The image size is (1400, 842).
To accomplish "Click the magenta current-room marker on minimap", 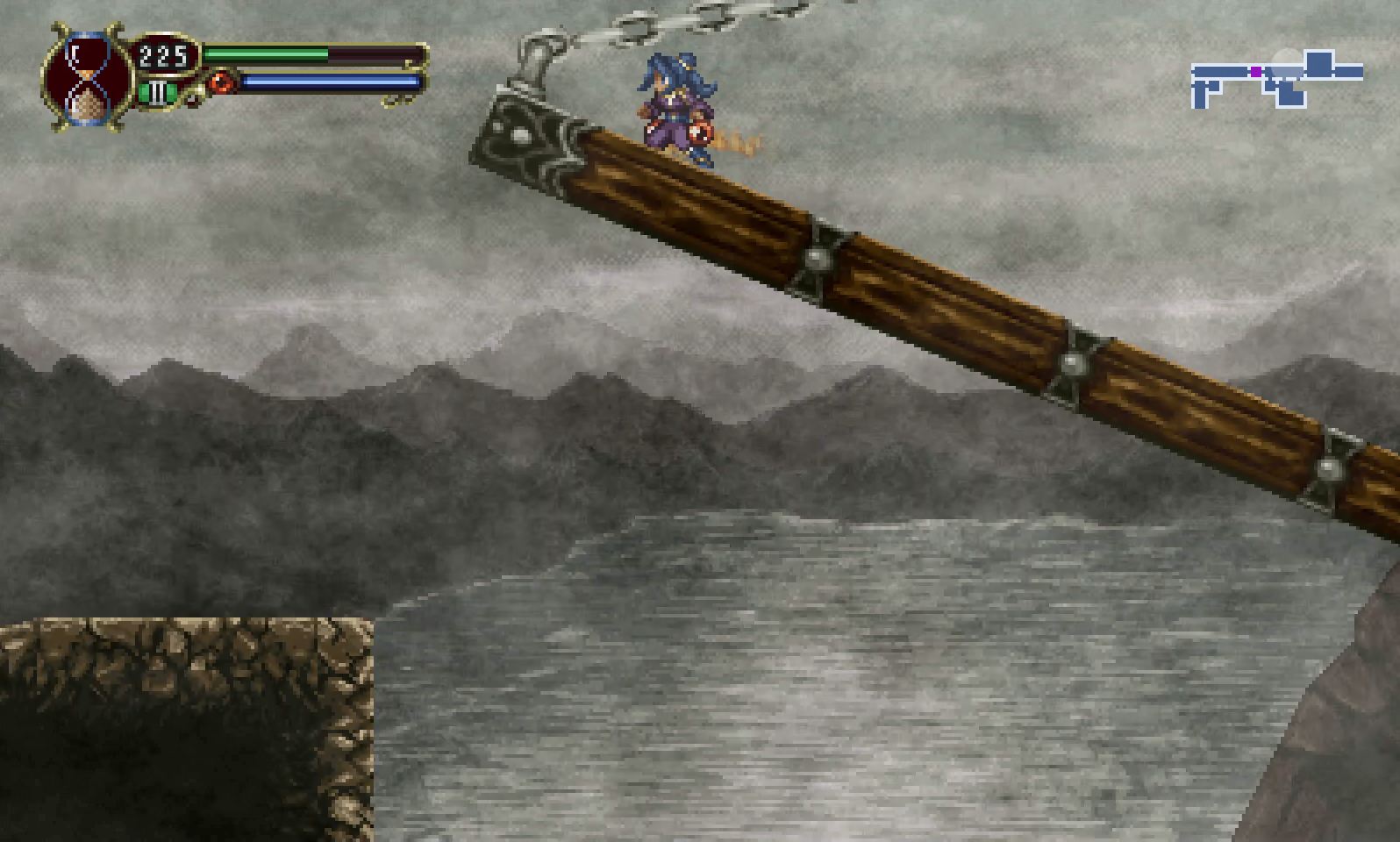I will point(1256,72).
